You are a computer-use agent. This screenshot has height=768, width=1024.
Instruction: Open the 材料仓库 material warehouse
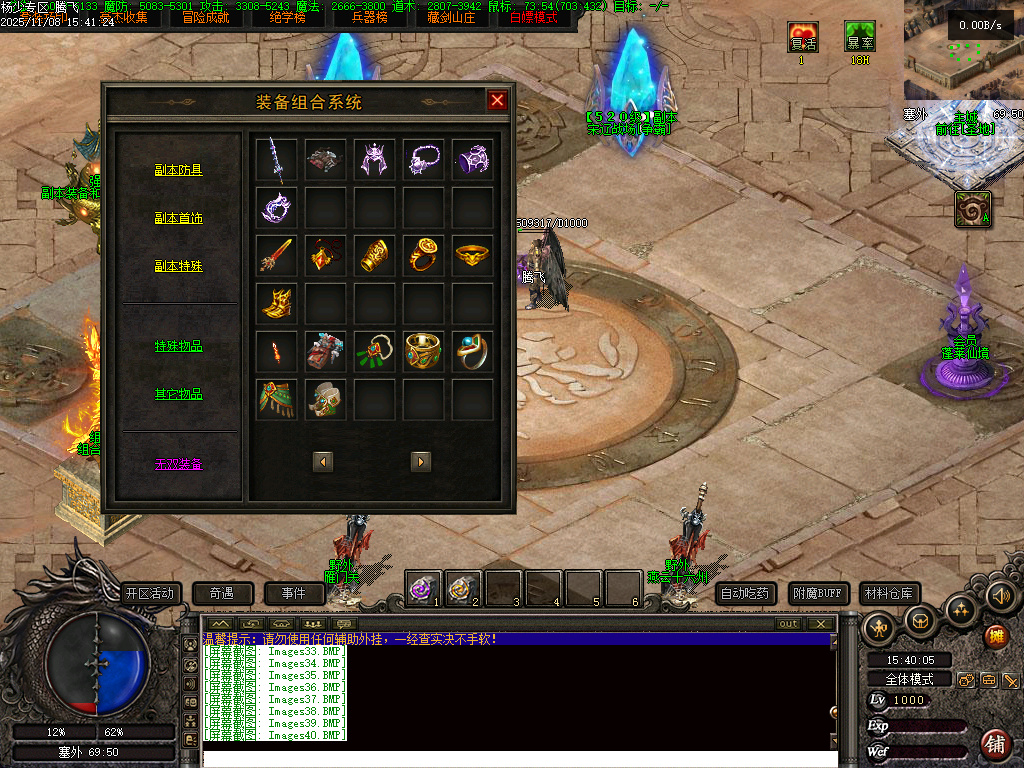pyautogui.click(x=888, y=593)
